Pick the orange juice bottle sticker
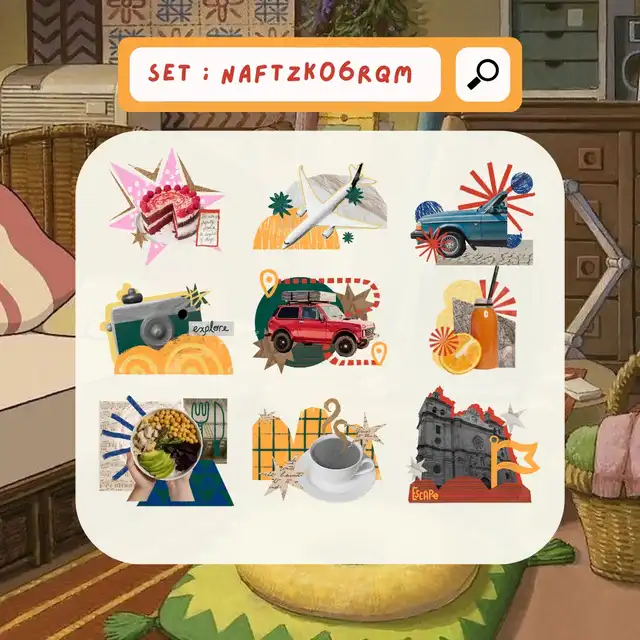The image size is (640, 640). (471, 329)
